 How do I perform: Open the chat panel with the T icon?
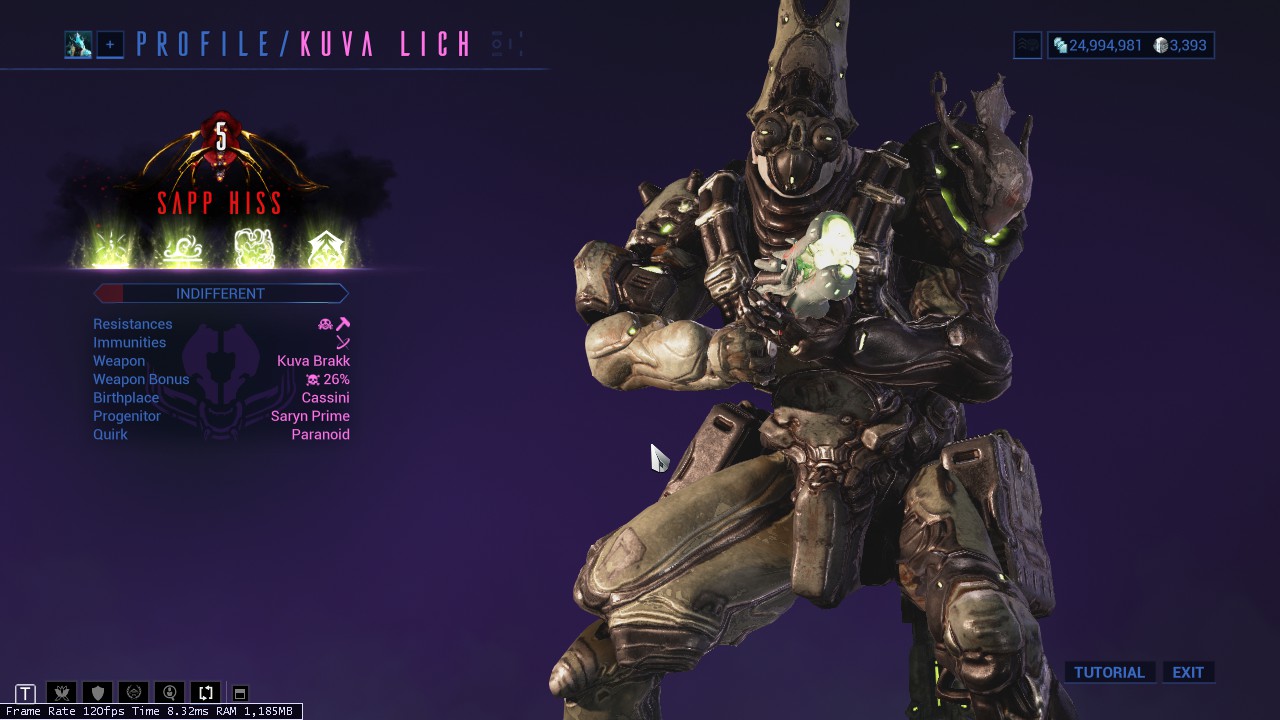pos(25,692)
